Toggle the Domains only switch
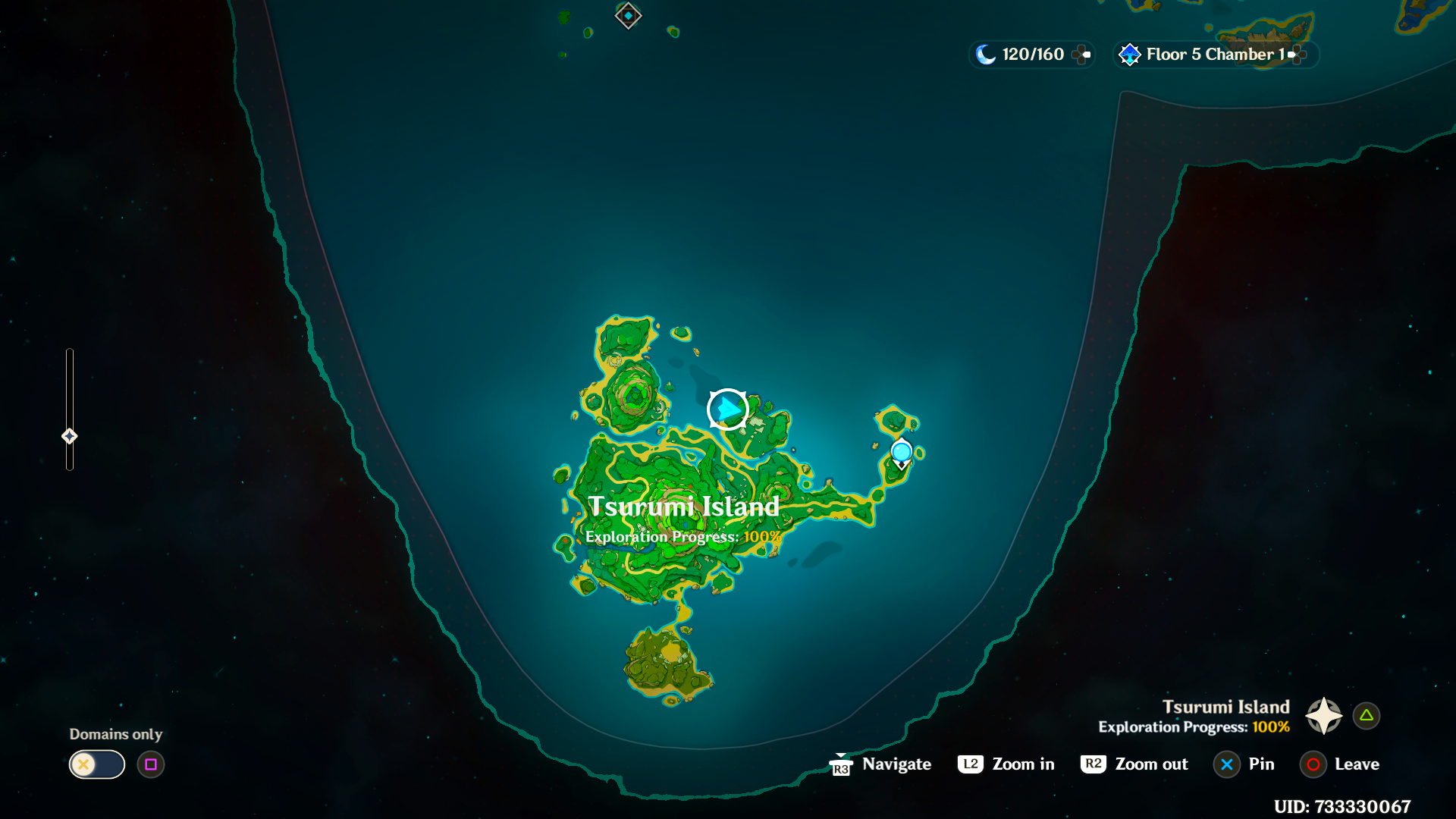 pos(96,764)
